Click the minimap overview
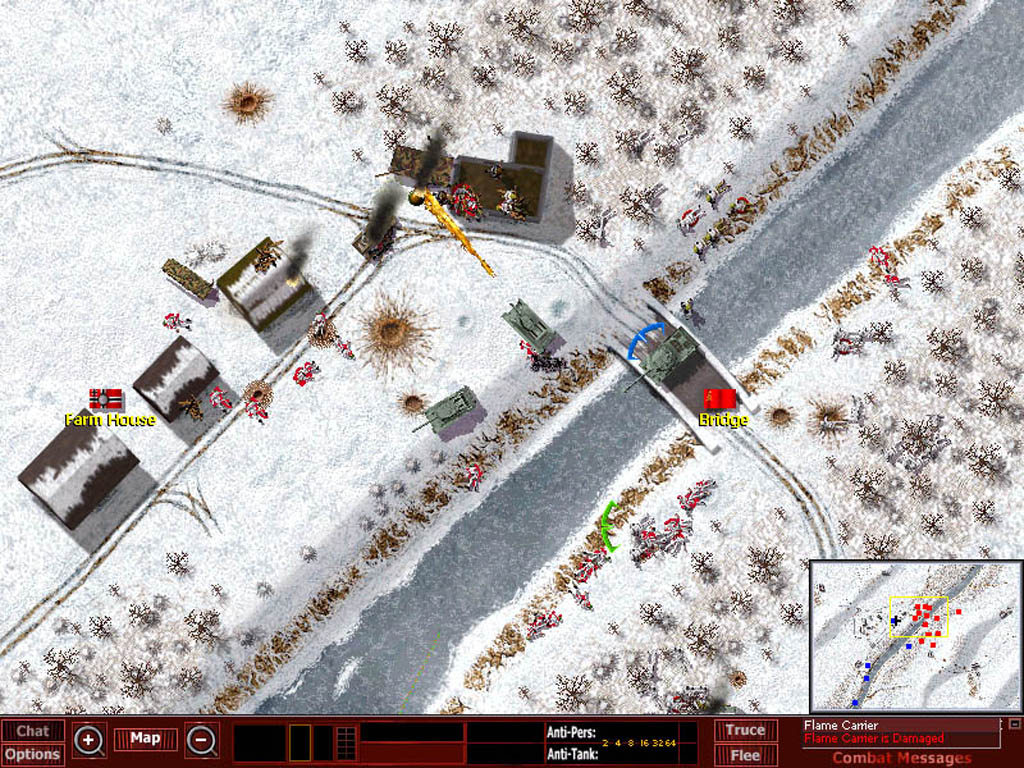This screenshot has height=768, width=1024. [x=914, y=634]
